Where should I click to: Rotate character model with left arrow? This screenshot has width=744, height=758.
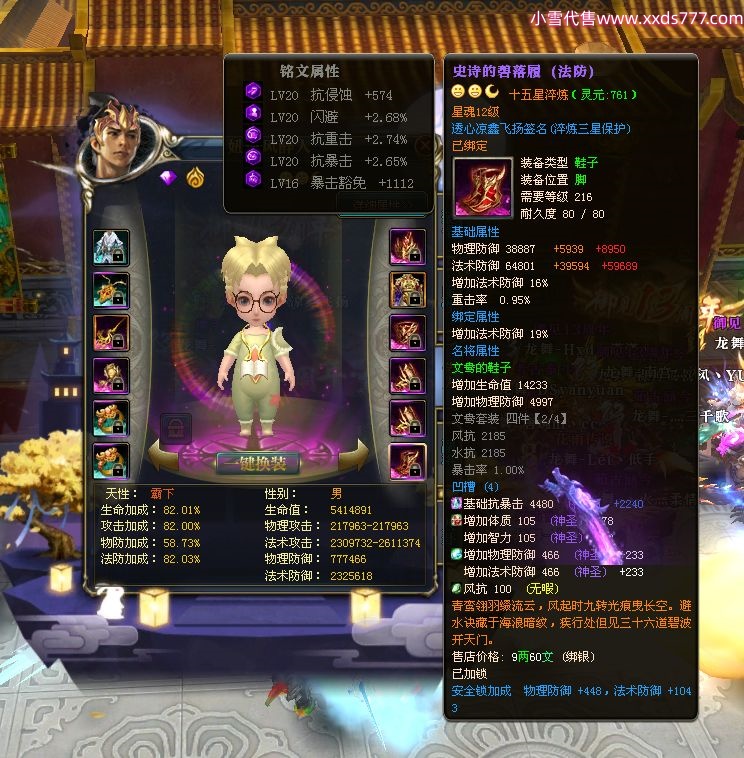pyautogui.click(x=167, y=459)
